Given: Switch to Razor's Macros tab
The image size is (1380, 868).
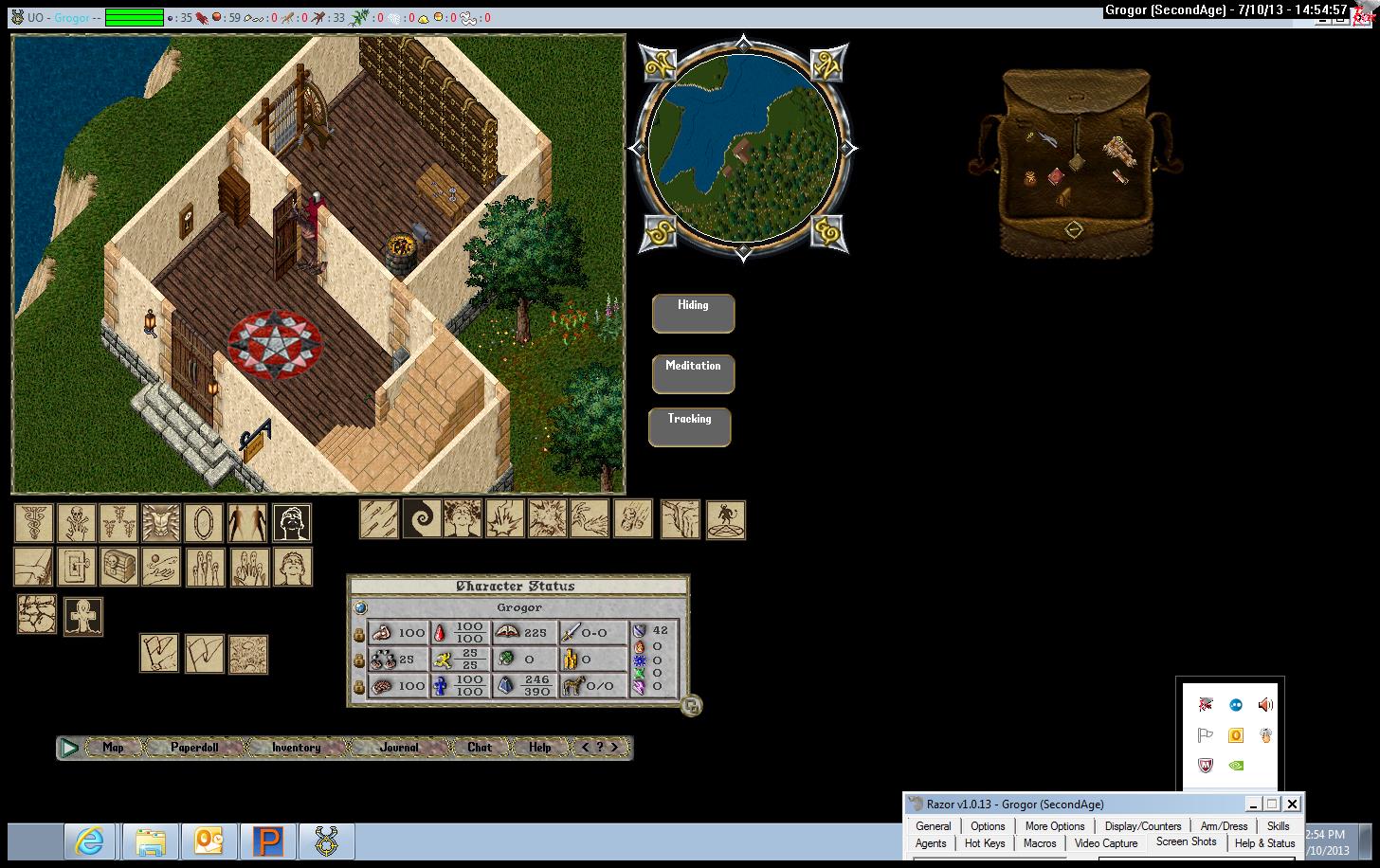Looking at the screenshot, I should click(x=1039, y=843).
